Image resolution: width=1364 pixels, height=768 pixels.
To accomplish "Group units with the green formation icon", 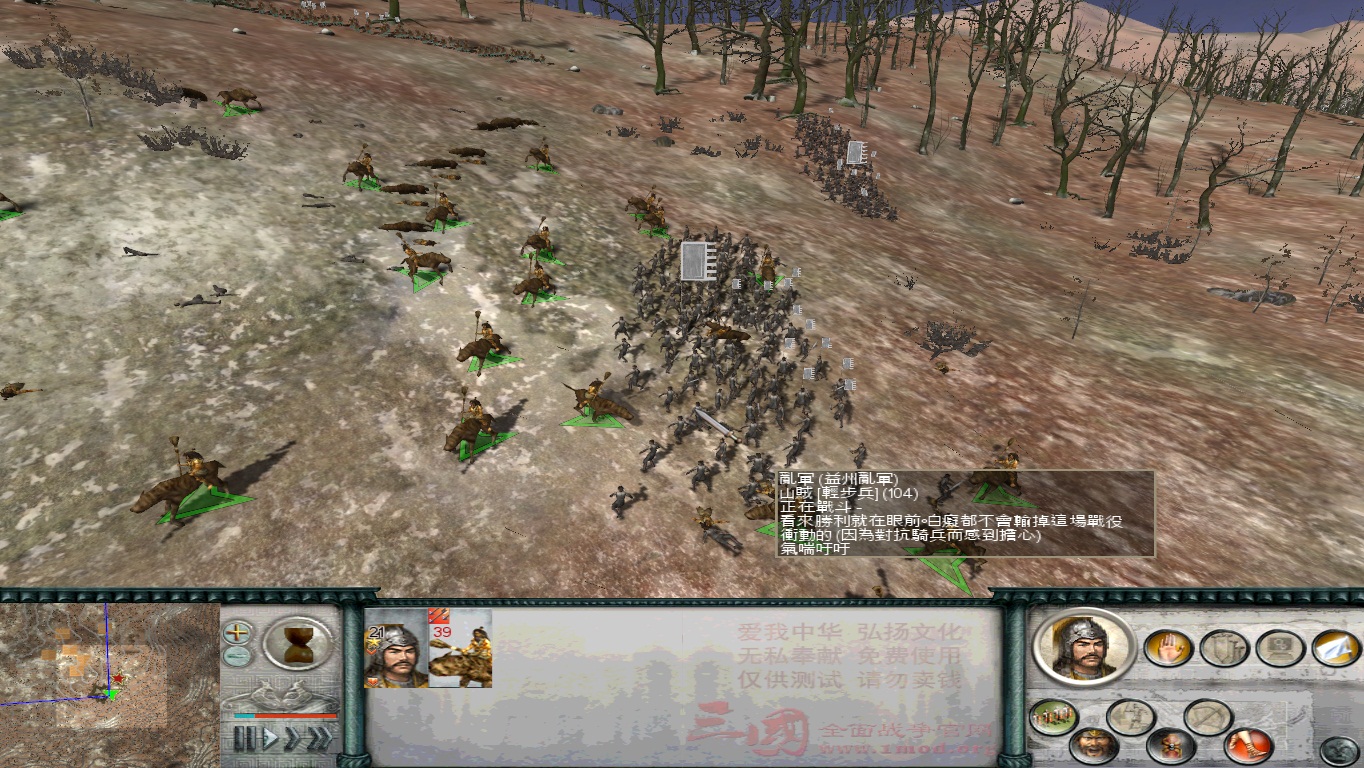I will 1053,718.
